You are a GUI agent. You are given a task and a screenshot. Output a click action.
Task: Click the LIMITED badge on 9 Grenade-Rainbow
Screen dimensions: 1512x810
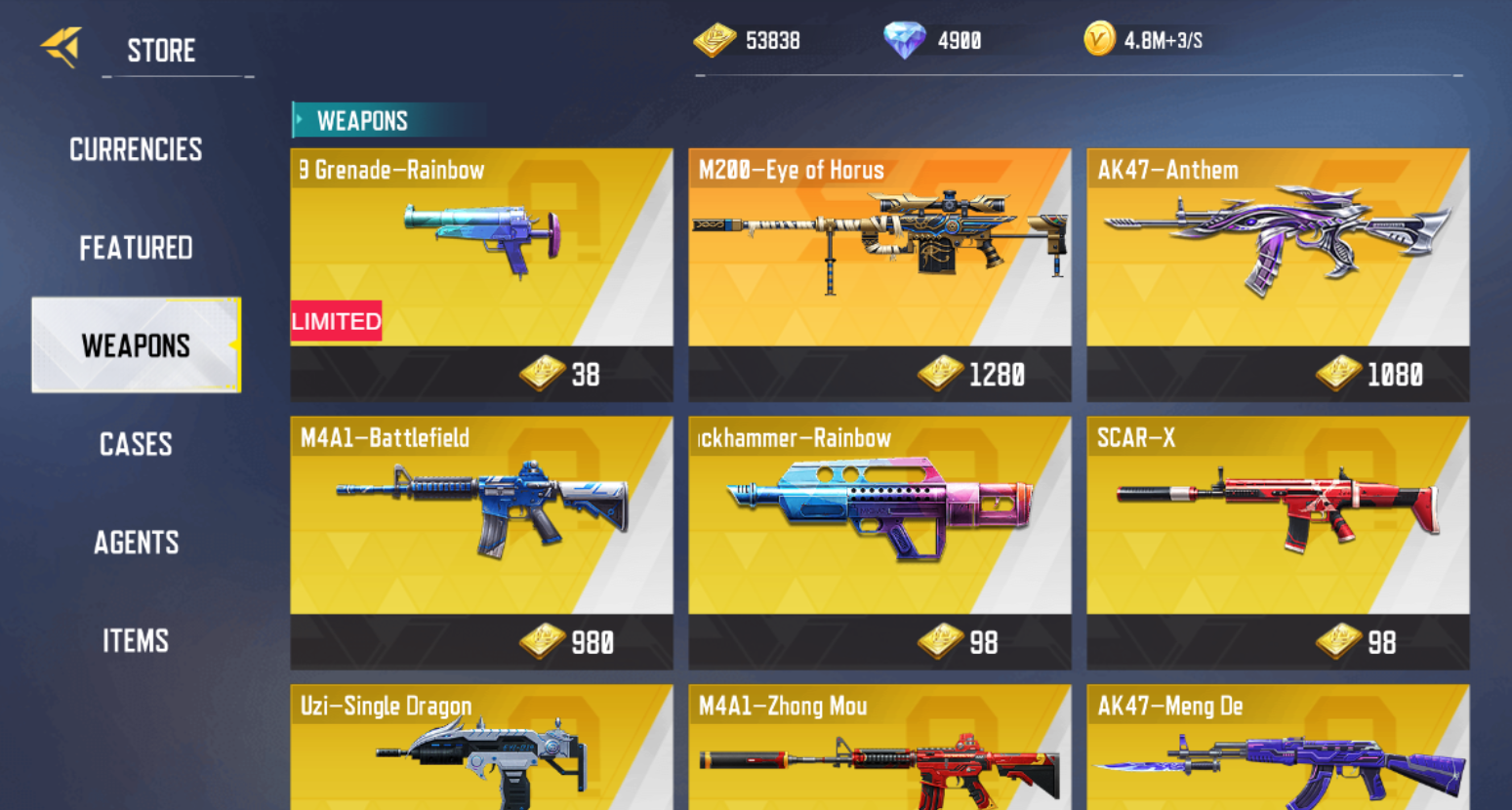[x=336, y=321]
